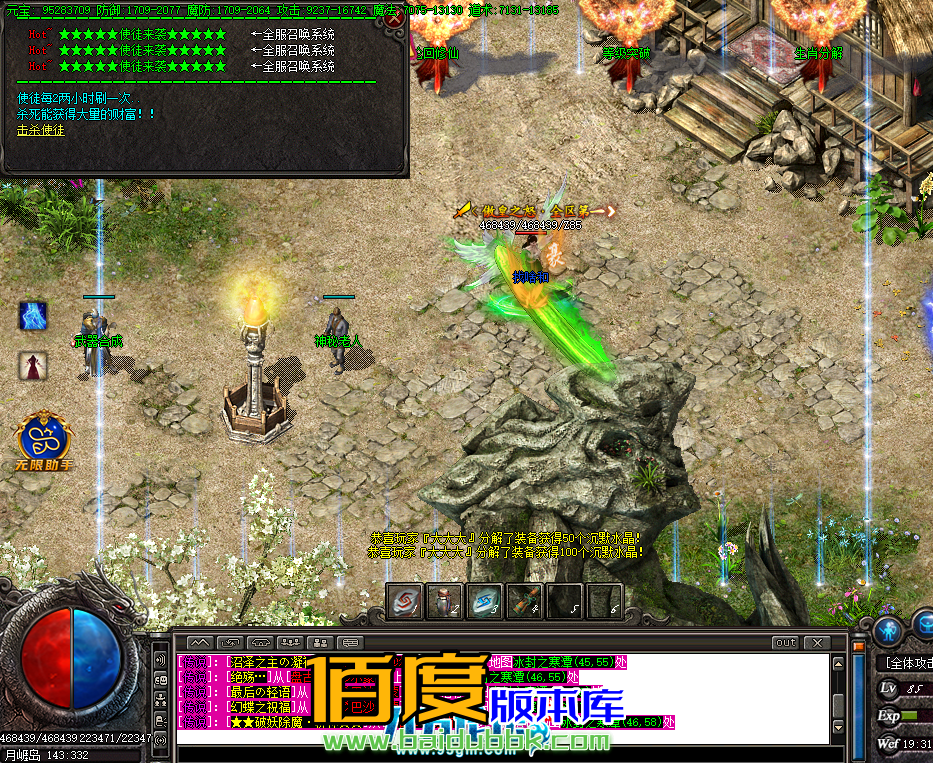The width and height of the screenshot is (933, 763).
Task: Click the chat window's out button
Action: click(x=785, y=642)
